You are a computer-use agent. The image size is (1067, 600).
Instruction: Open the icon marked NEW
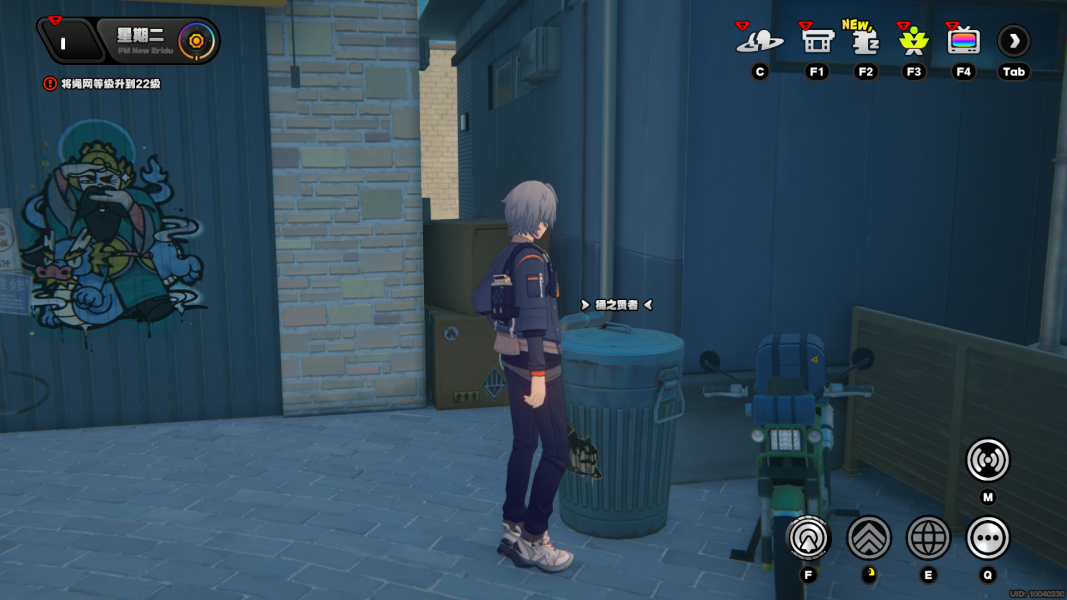(865, 40)
